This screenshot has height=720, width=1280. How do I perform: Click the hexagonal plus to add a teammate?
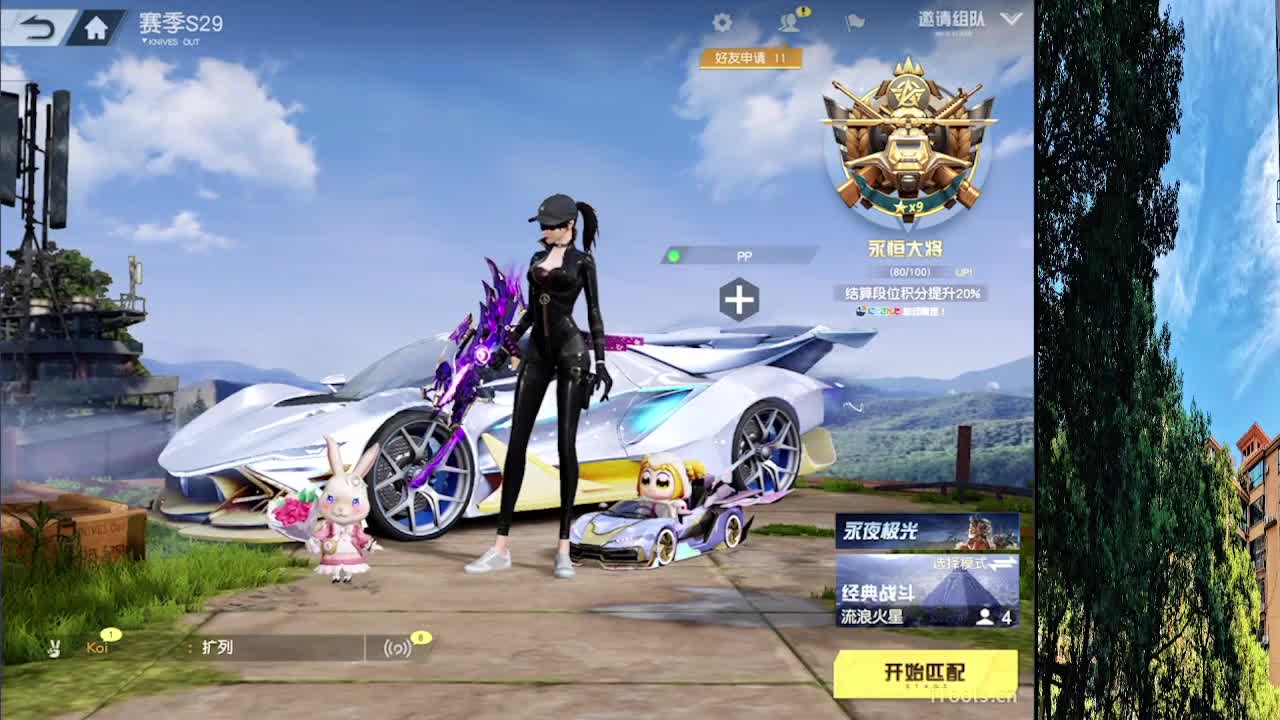tap(740, 298)
